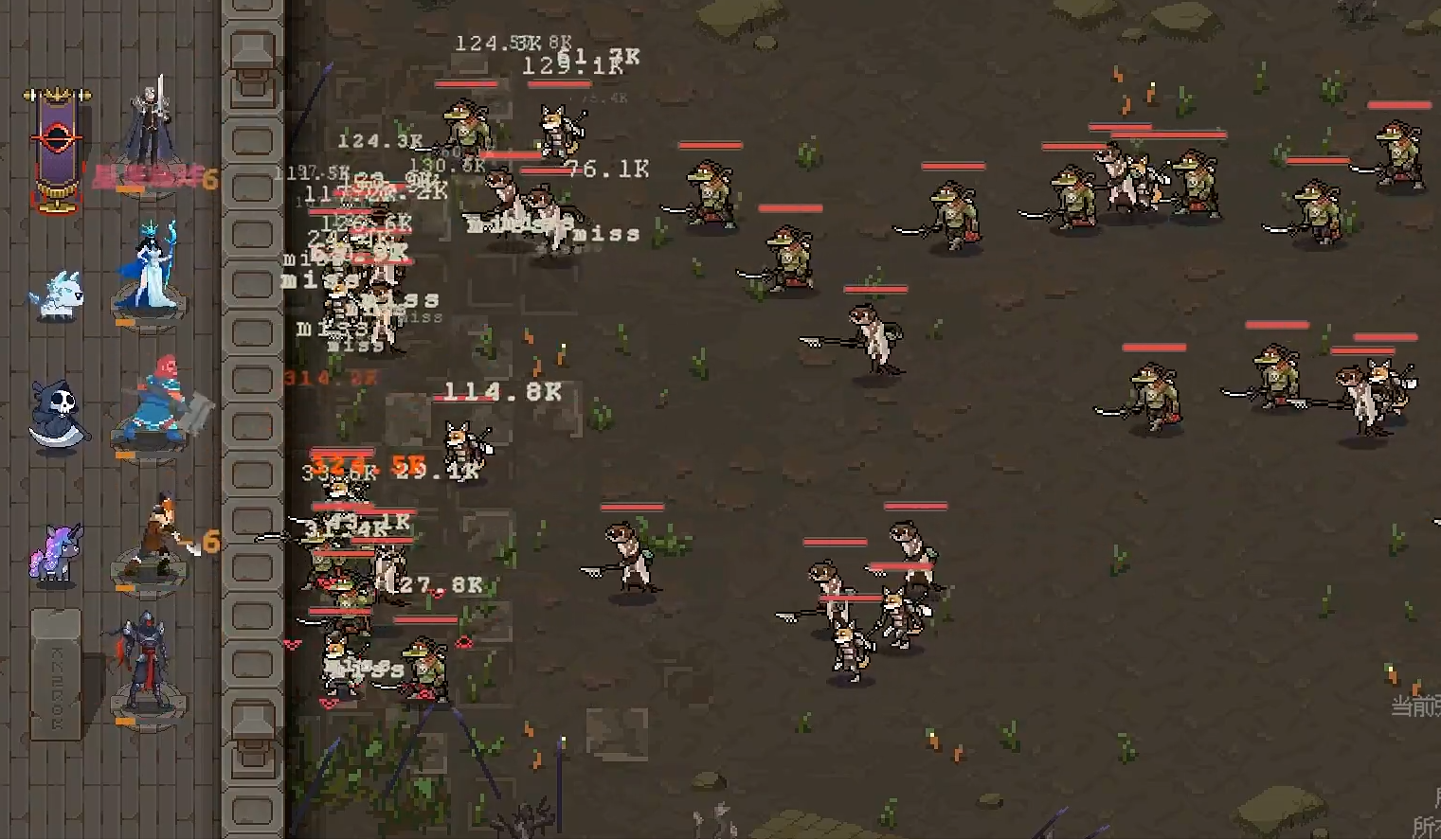The height and width of the screenshot is (840, 1441).
Task: Open the engraved stone tablet slot
Action: [56, 673]
